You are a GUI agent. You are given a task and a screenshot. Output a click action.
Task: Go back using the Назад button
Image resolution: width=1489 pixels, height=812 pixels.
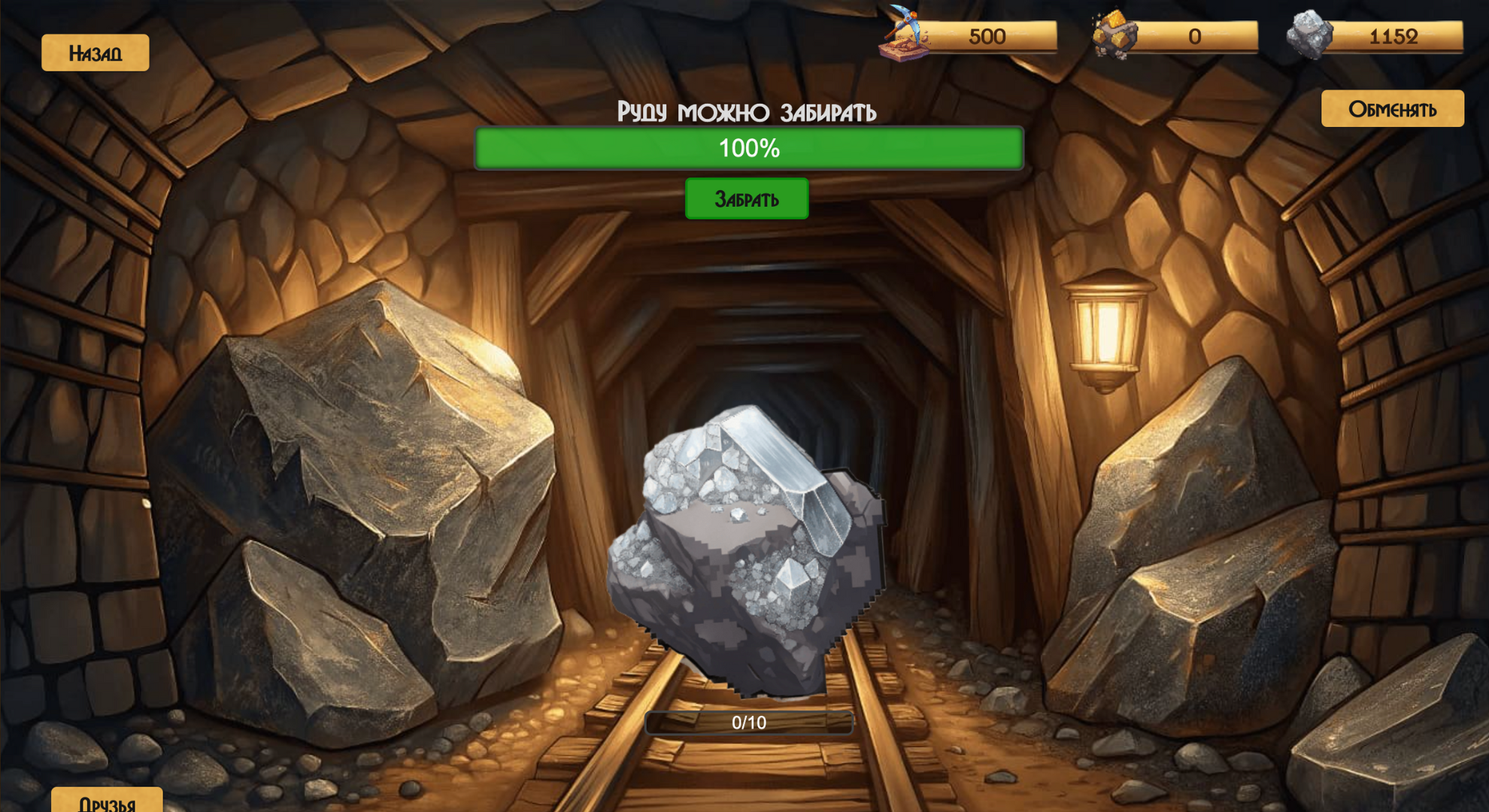[x=95, y=52]
